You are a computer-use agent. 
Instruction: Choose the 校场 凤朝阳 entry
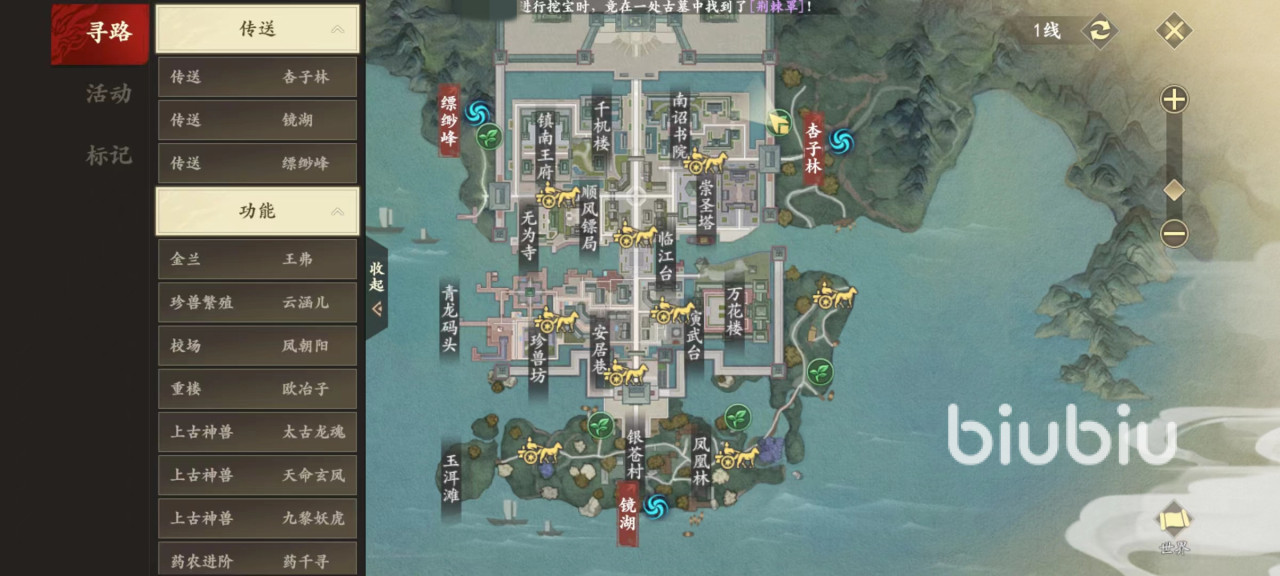pos(257,346)
